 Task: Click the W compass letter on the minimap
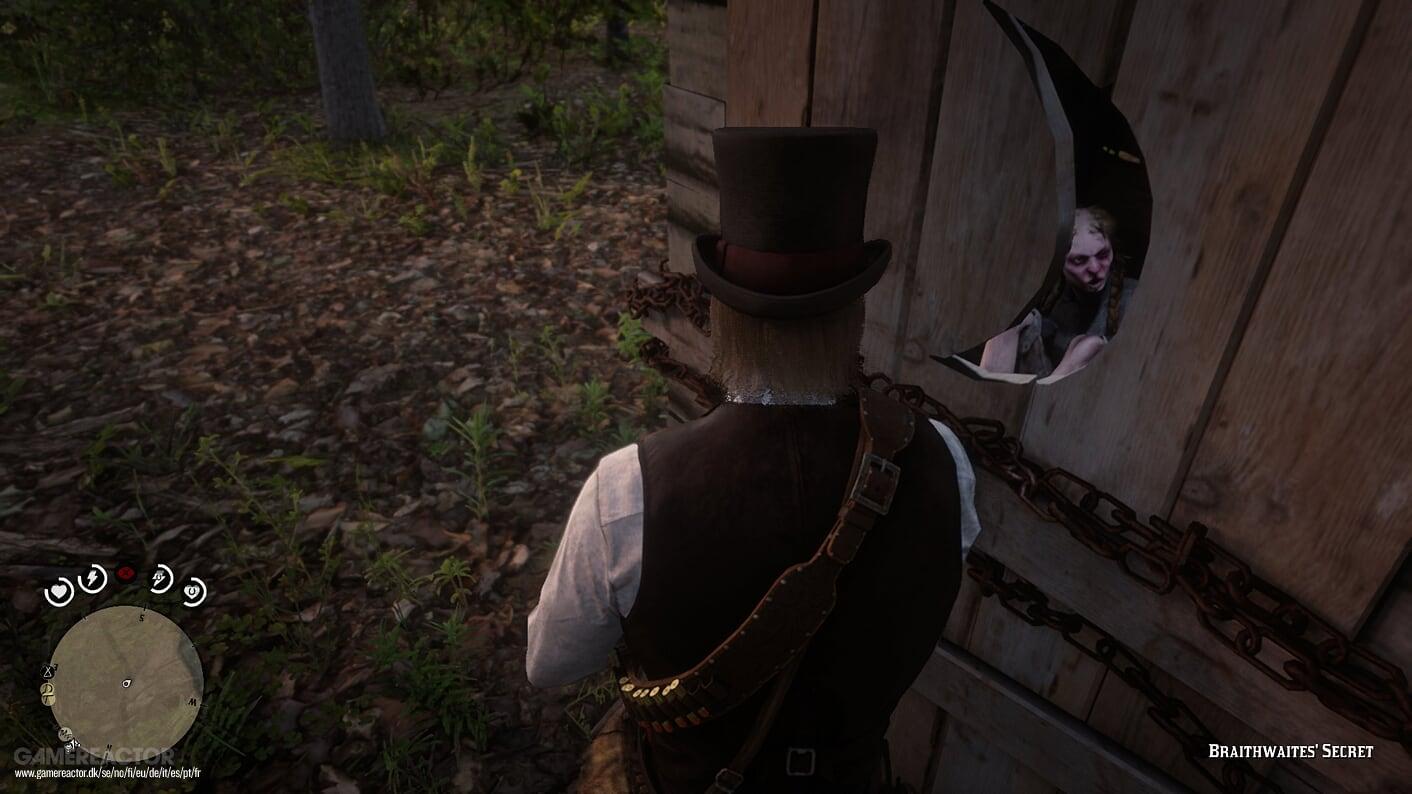coord(194,701)
